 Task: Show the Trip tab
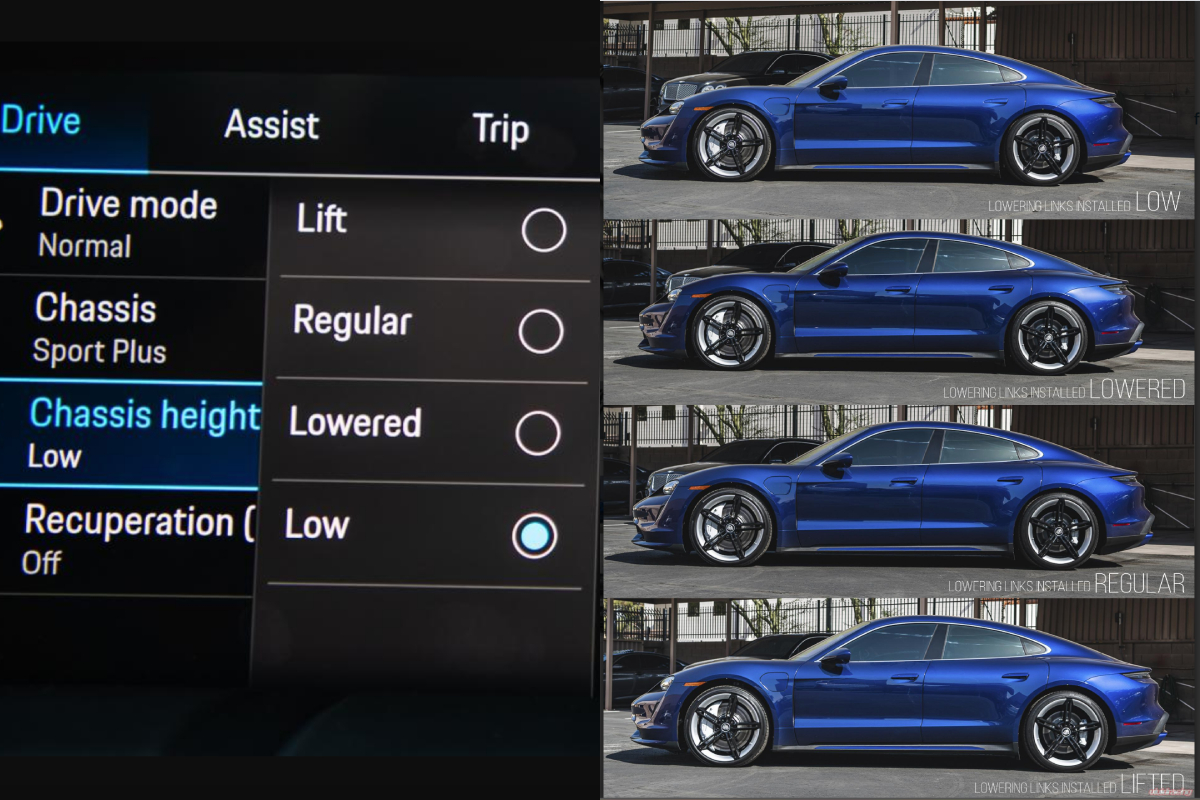pyautogui.click(x=500, y=130)
